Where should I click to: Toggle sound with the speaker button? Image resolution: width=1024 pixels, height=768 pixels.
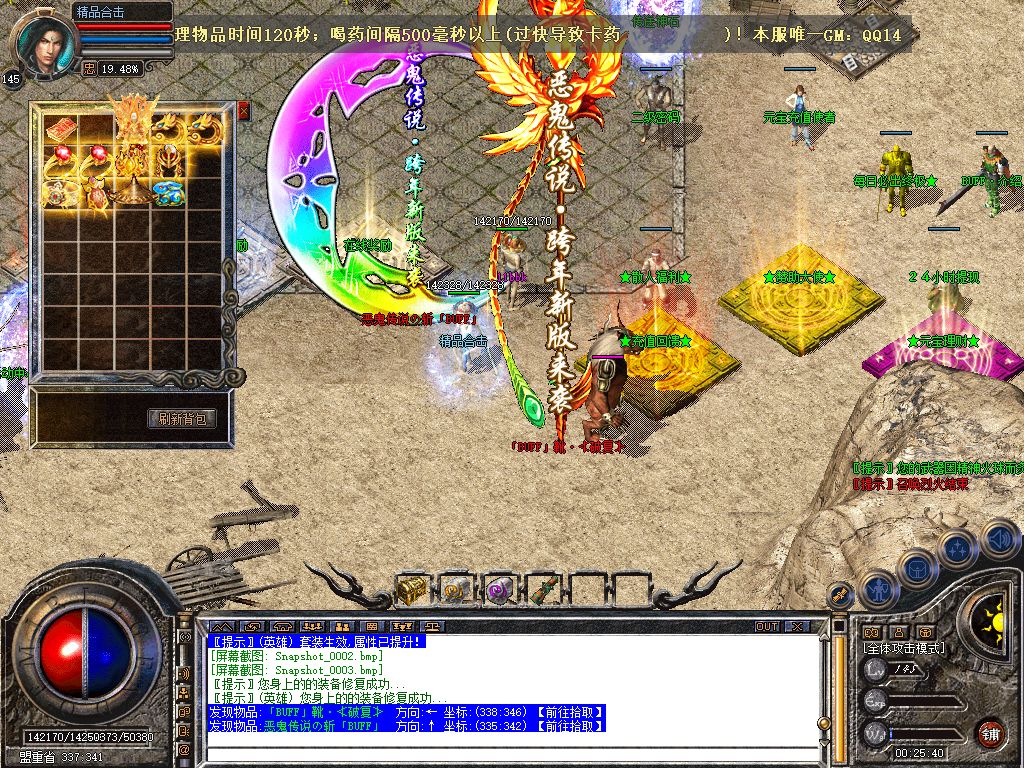(x=999, y=539)
